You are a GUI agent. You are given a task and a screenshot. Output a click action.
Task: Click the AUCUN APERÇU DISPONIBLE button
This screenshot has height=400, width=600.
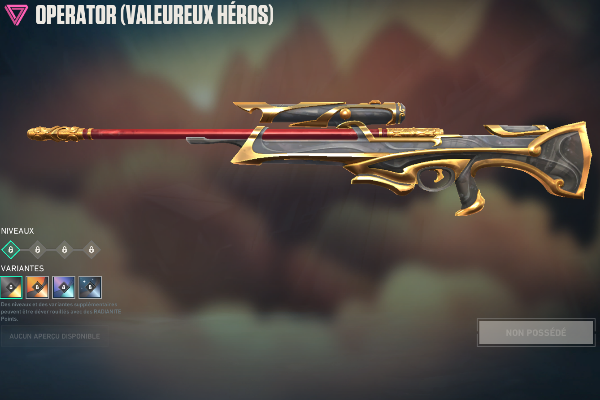(54, 336)
